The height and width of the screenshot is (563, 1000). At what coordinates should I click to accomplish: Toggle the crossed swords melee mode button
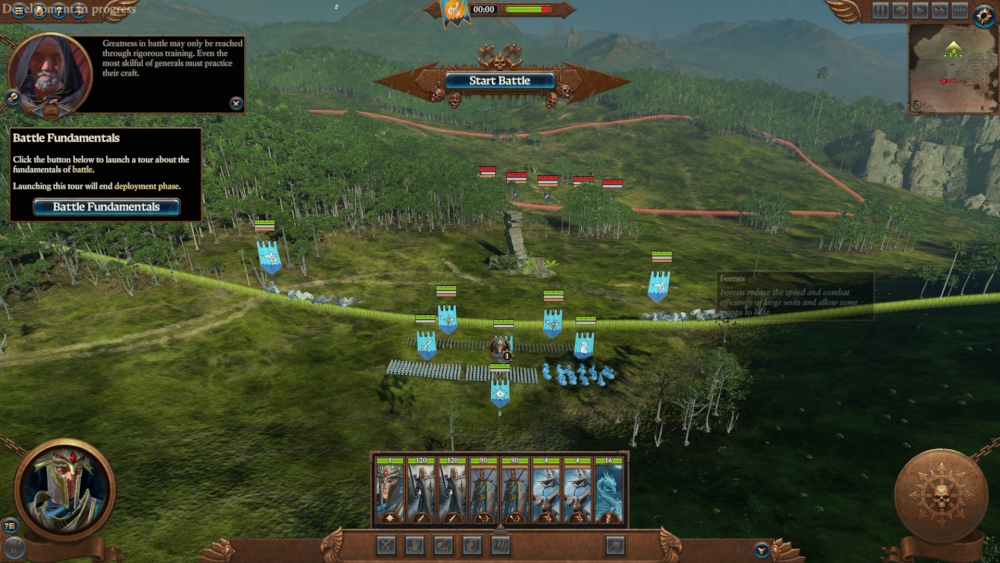(x=387, y=545)
